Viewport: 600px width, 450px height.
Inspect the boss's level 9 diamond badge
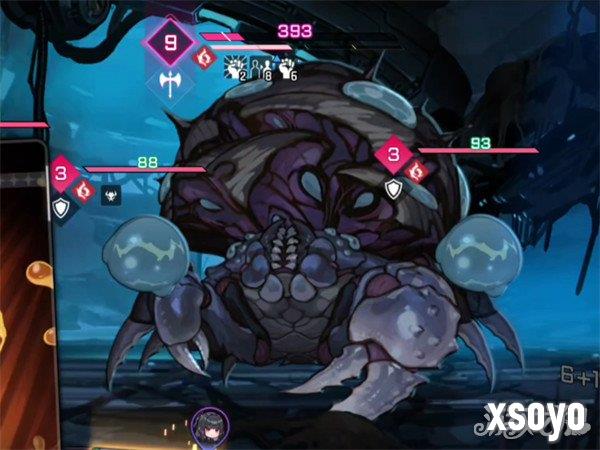pos(170,43)
